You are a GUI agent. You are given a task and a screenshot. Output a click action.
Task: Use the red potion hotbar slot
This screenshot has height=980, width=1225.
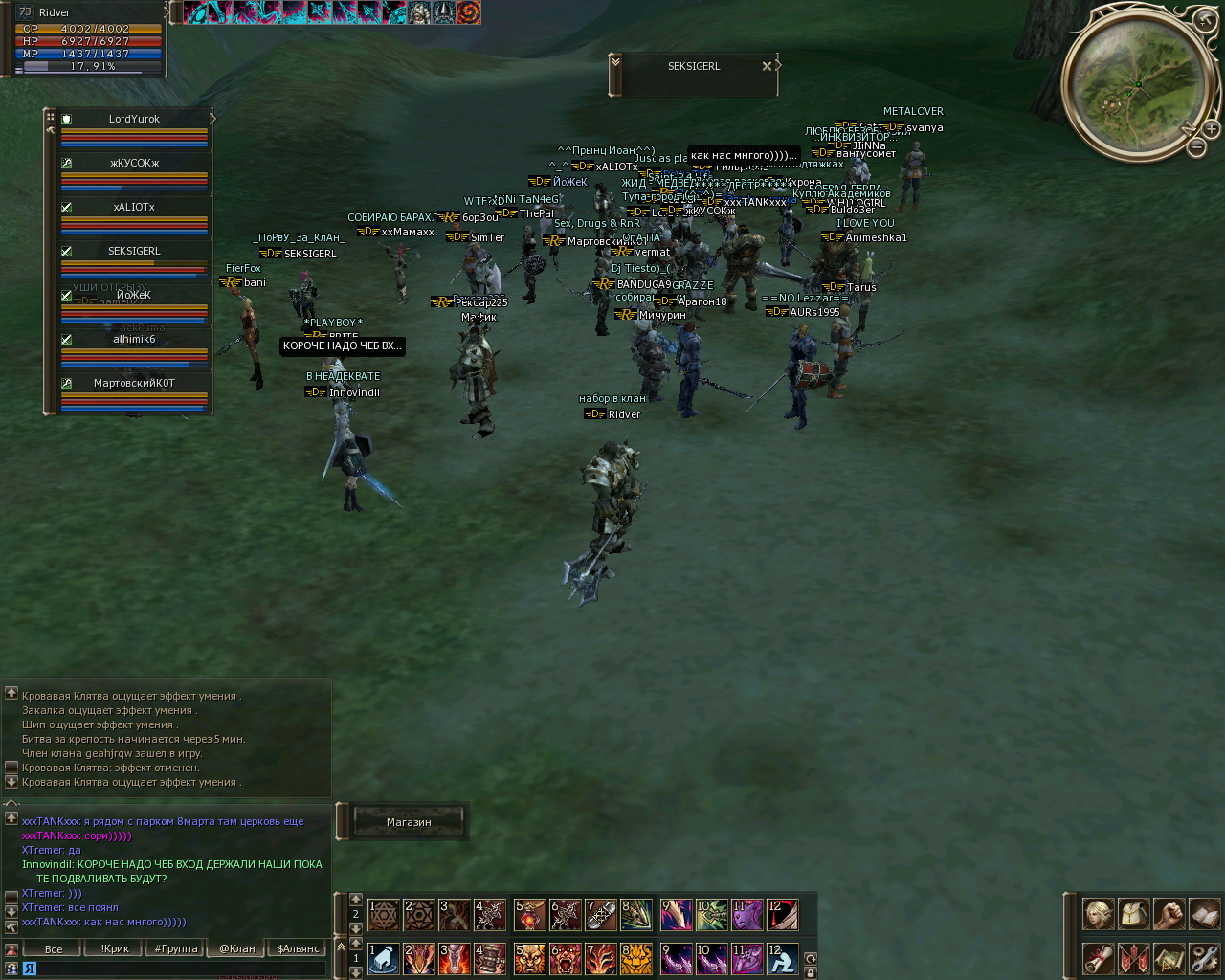(x=529, y=915)
